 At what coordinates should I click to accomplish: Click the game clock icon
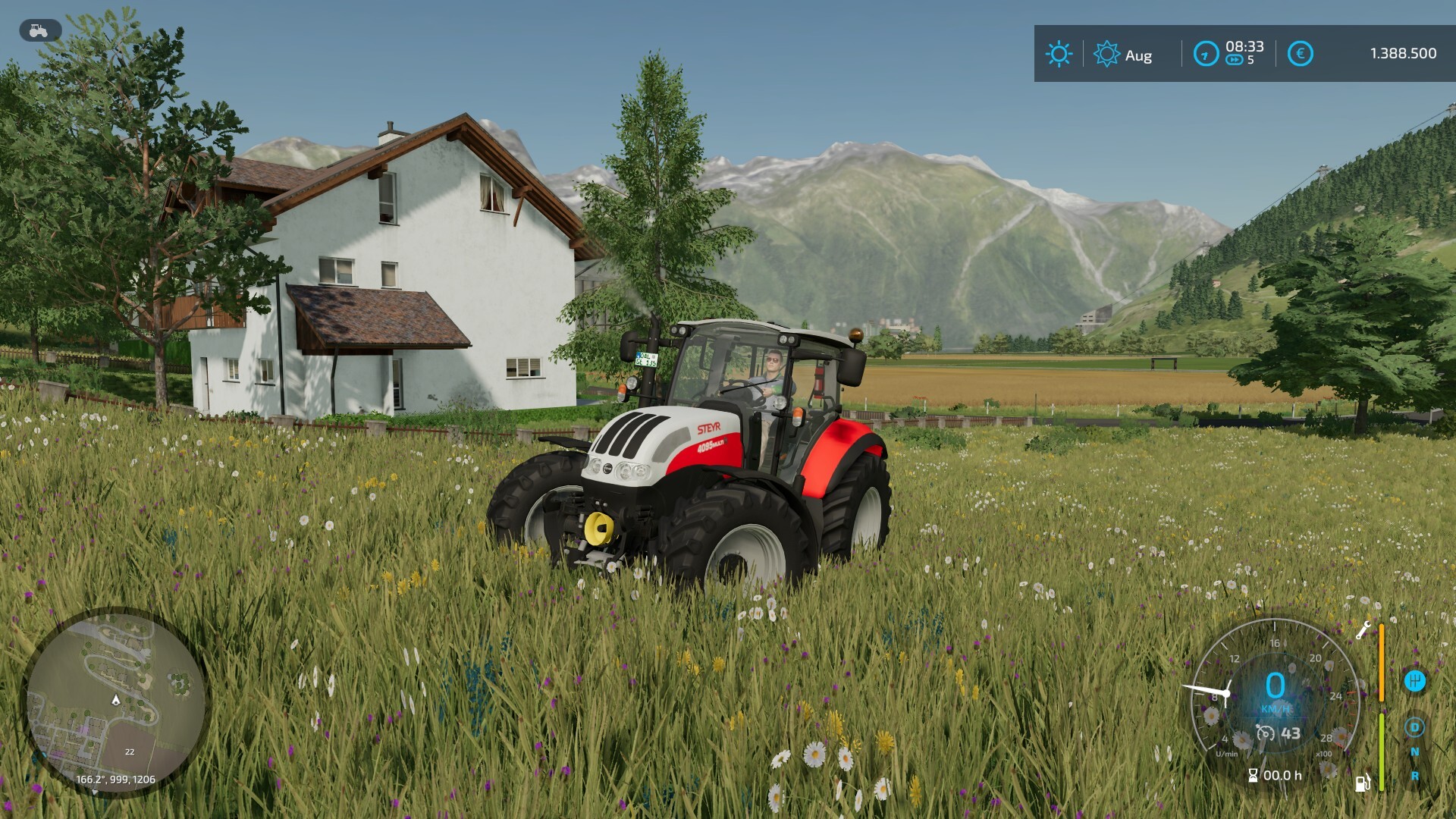click(x=1206, y=54)
